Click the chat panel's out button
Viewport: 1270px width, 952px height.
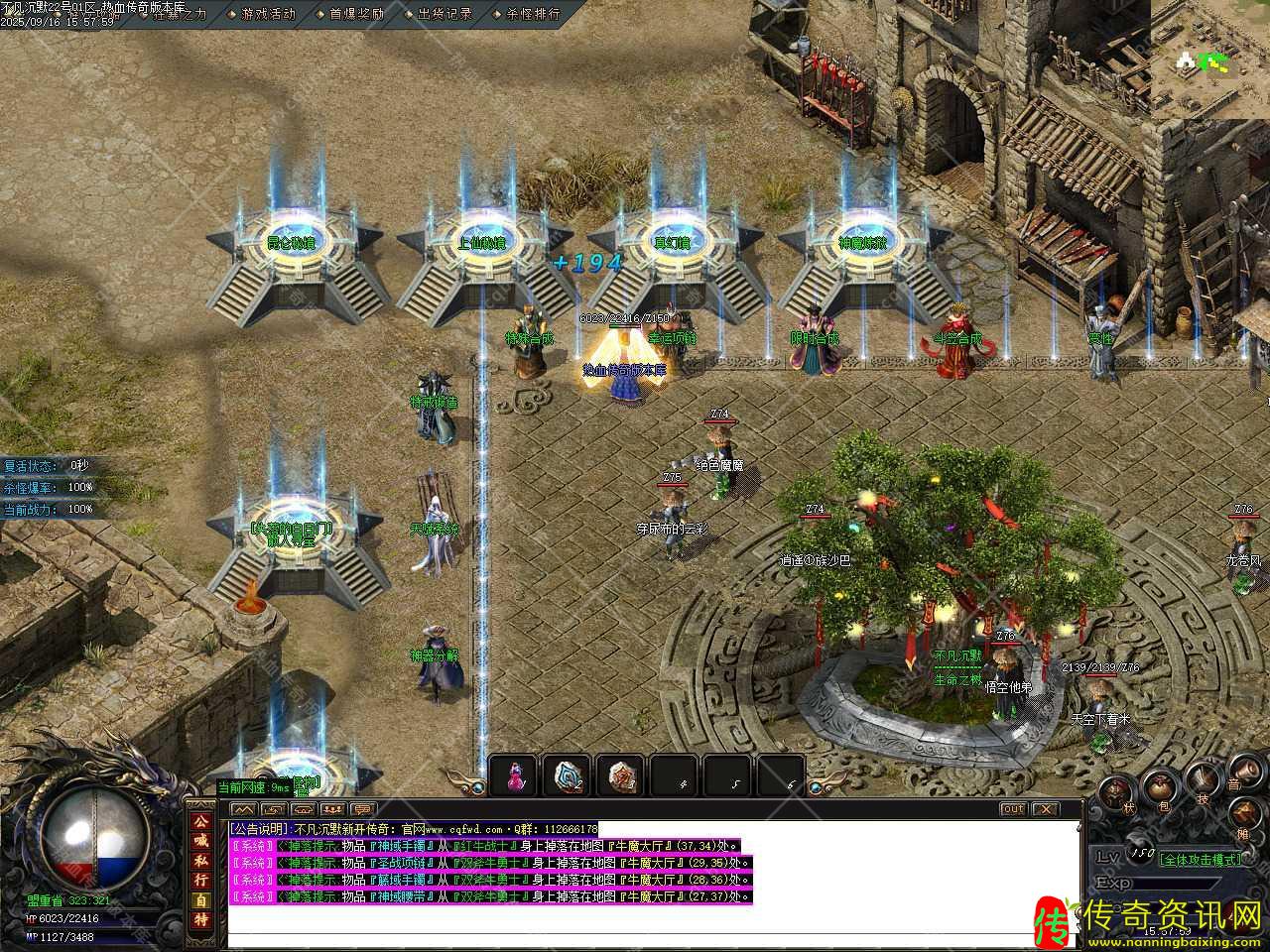pos(1012,809)
